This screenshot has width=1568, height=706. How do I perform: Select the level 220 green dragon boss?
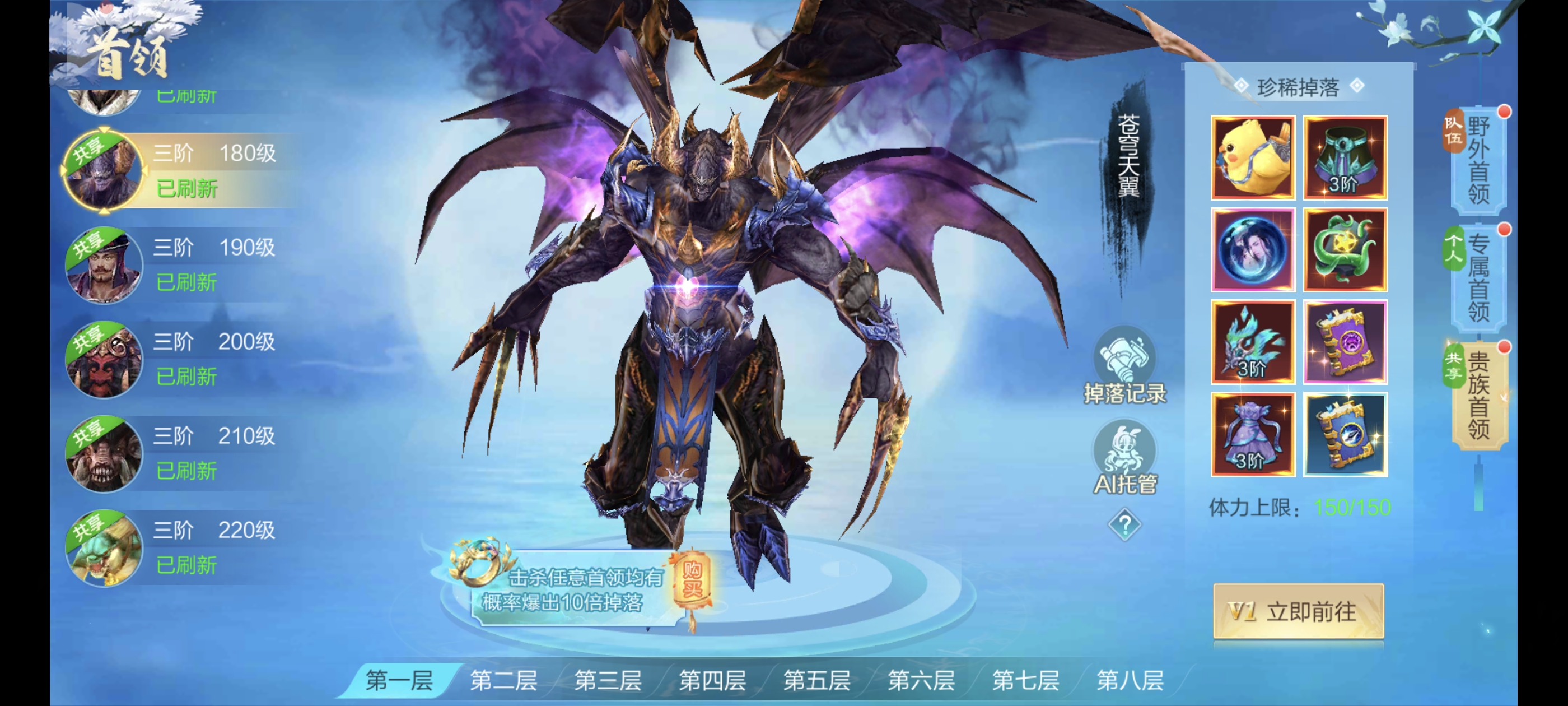tap(183, 547)
